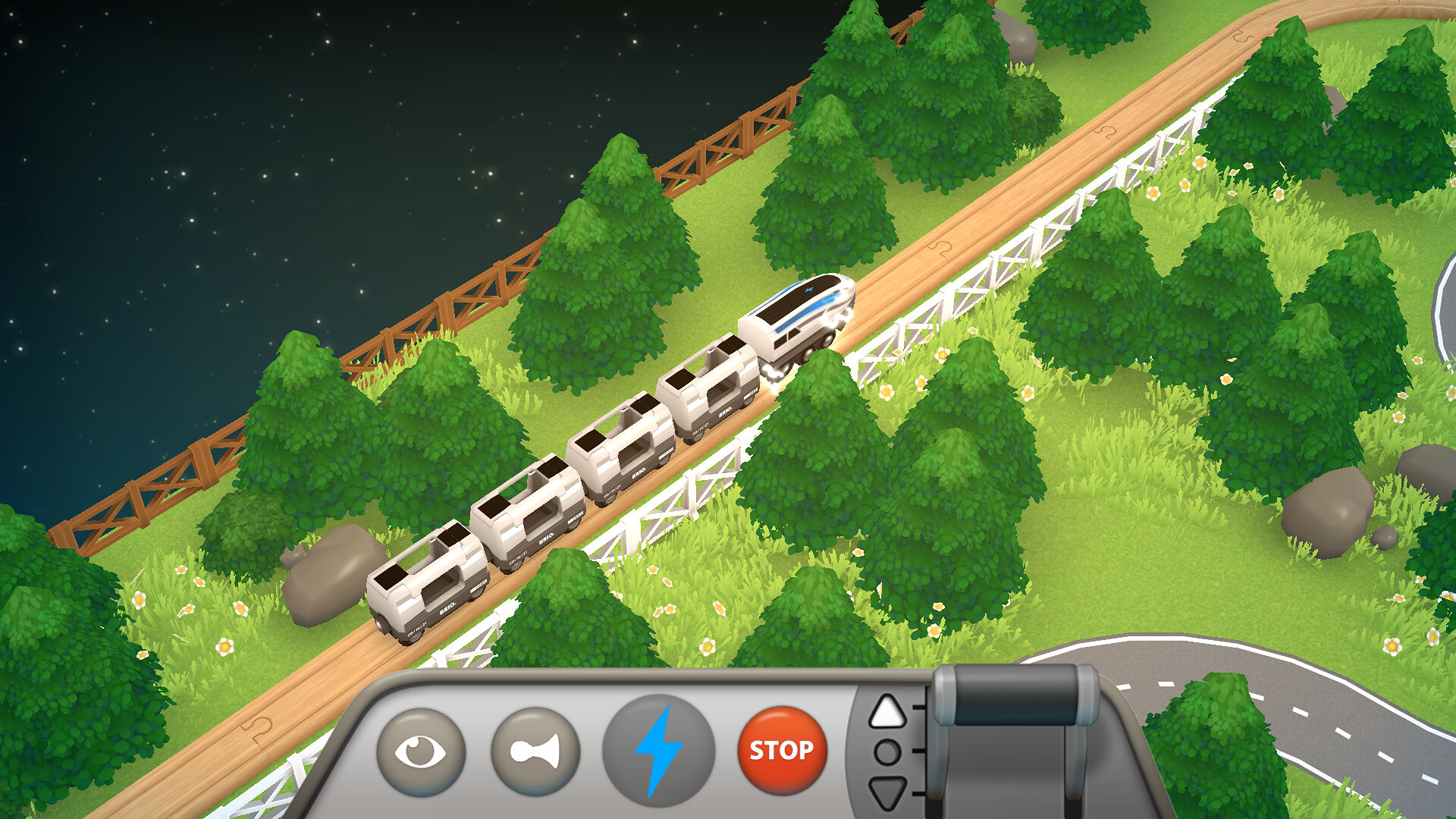Image resolution: width=1456 pixels, height=819 pixels.
Task: Activate the blue lightning bolt boost
Action: (x=658, y=751)
